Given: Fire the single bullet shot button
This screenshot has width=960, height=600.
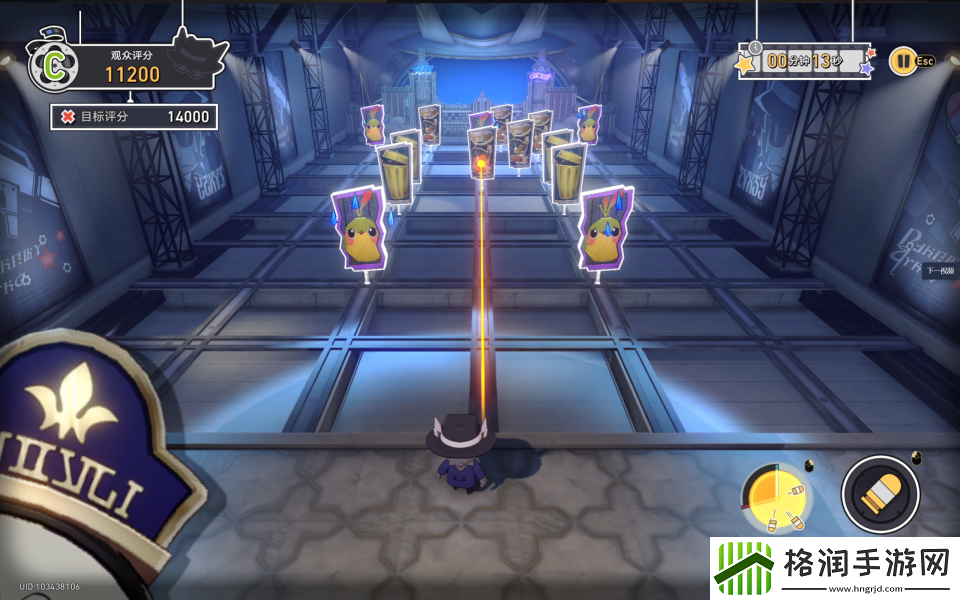Looking at the screenshot, I should (880, 494).
